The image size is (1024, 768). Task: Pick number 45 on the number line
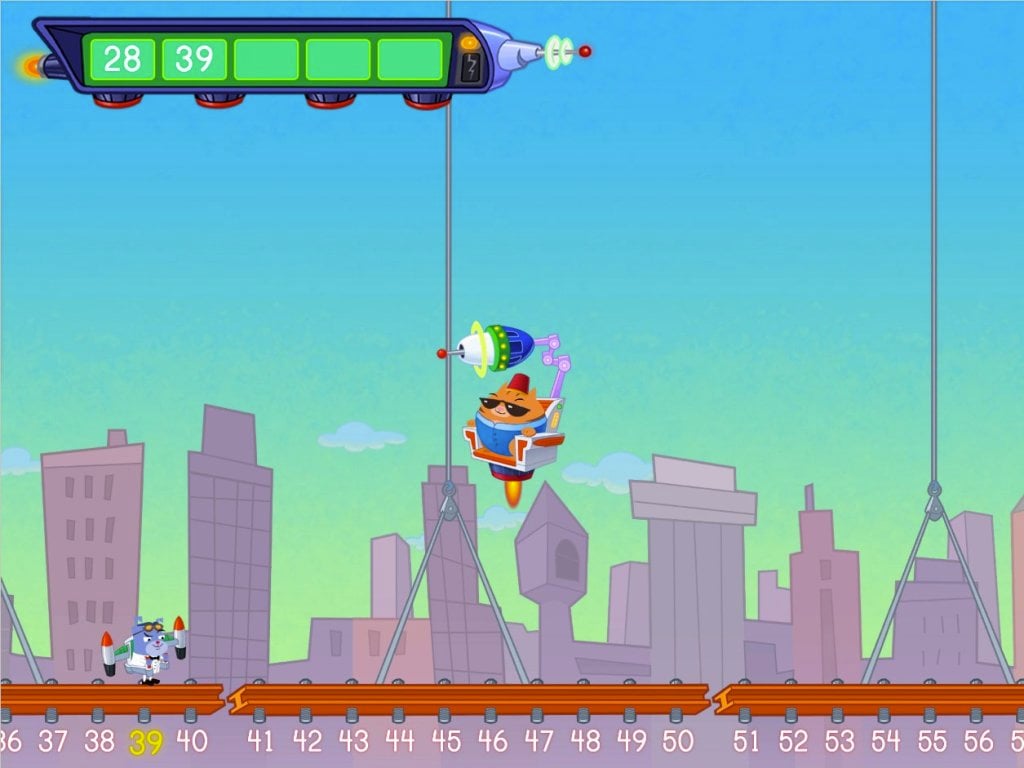[x=446, y=741]
